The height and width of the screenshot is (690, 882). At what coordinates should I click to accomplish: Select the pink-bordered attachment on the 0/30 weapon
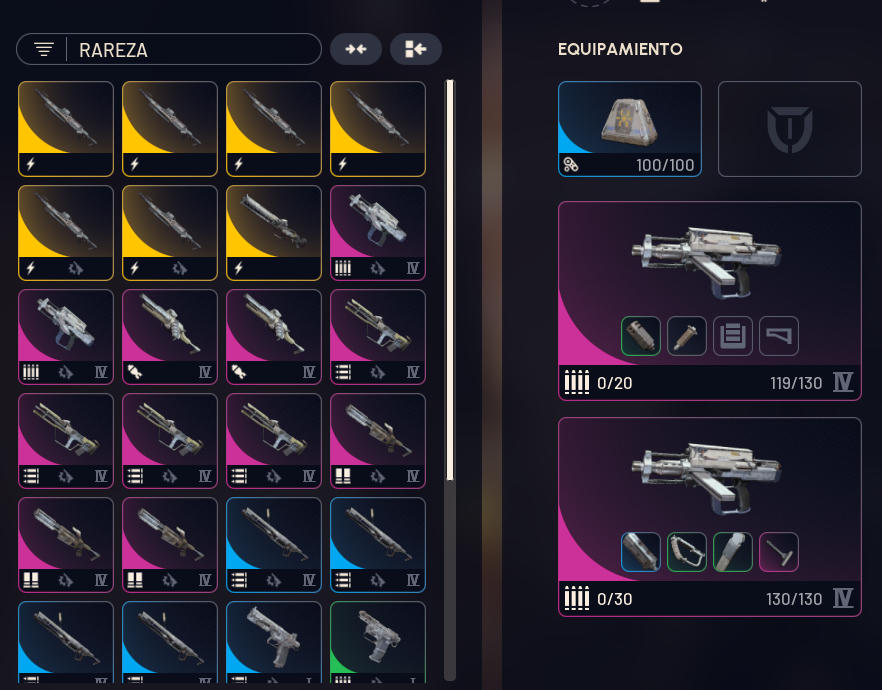(779, 552)
